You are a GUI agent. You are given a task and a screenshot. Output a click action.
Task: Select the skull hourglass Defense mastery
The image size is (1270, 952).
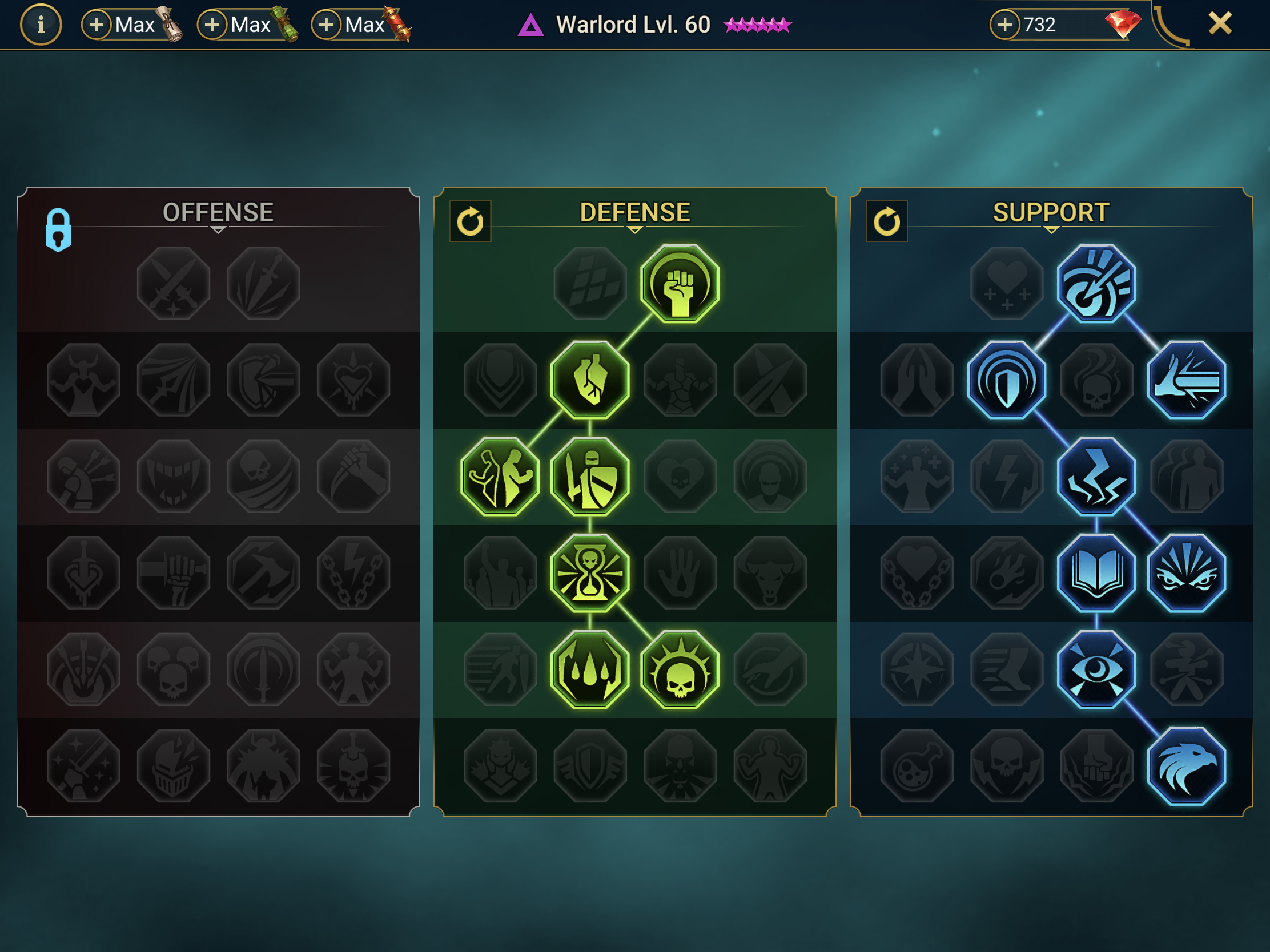click(590, 572)
